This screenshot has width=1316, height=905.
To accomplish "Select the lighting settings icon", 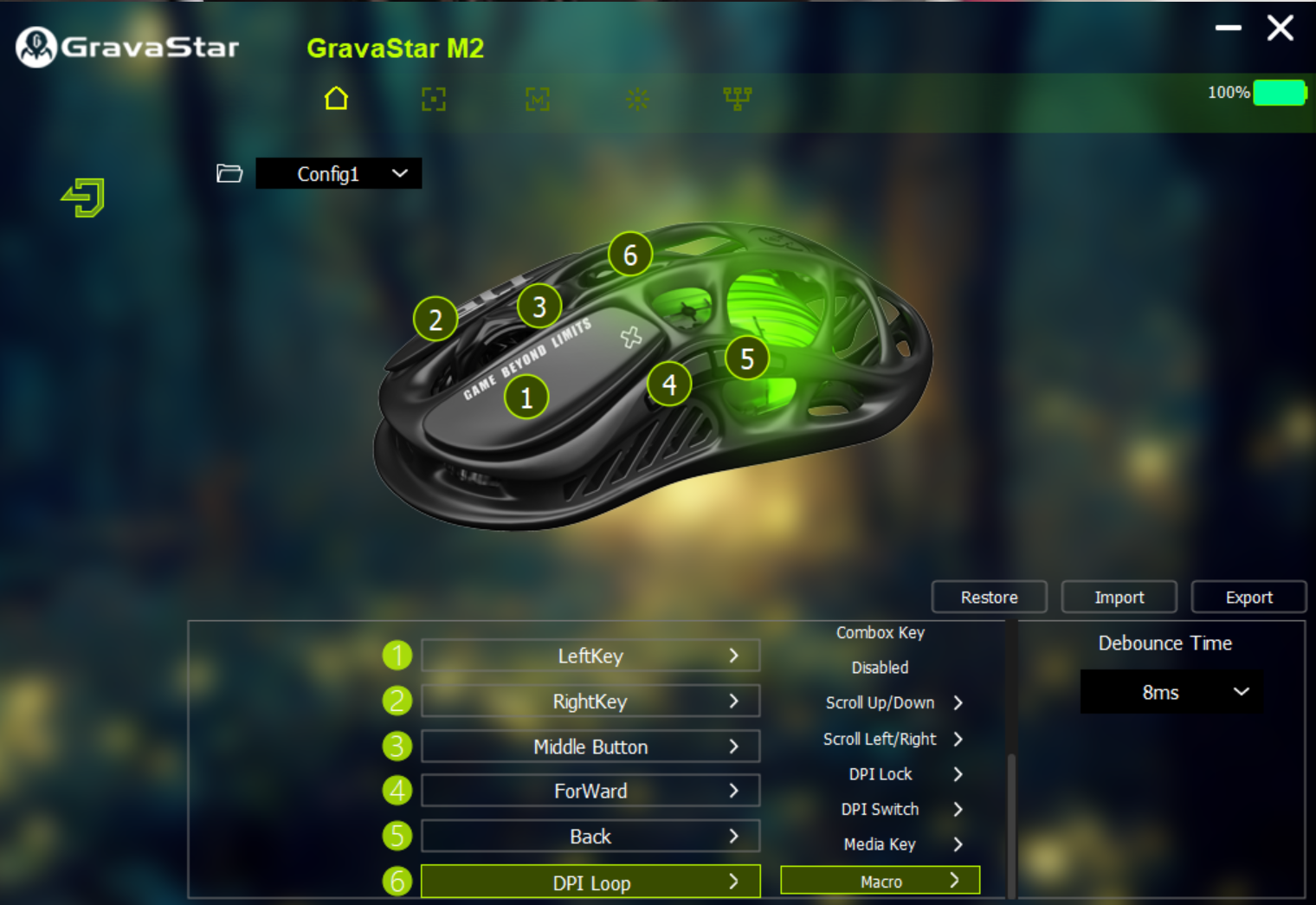I will [x=637, y=99].
